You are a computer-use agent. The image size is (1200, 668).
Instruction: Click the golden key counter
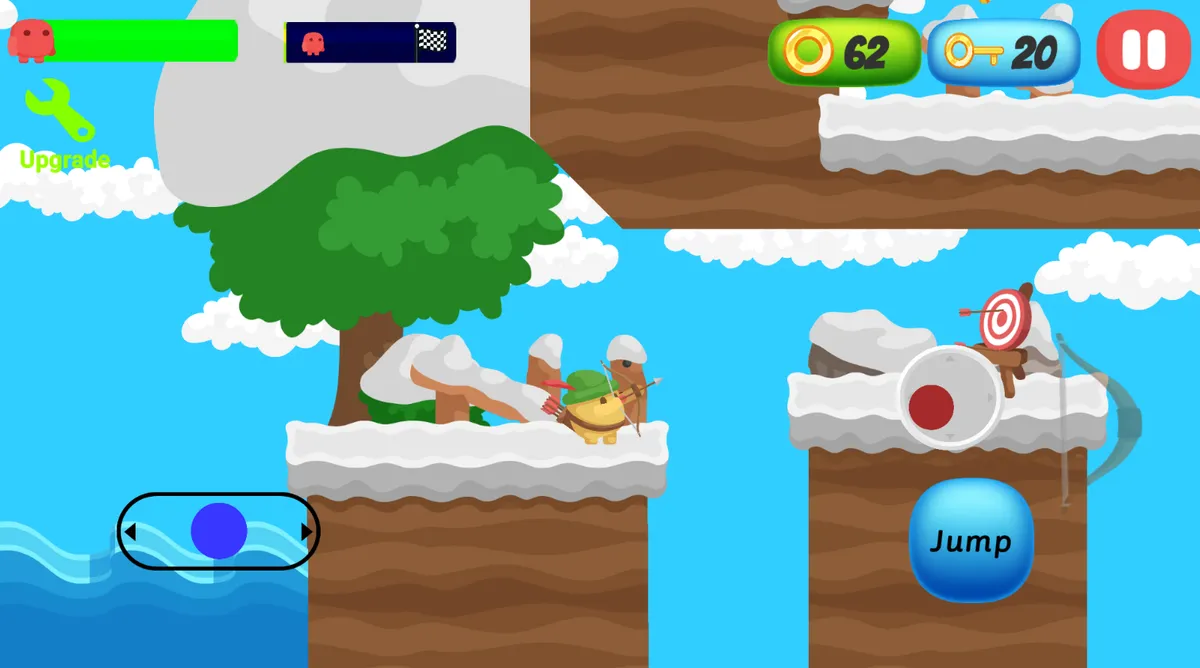pyautogui.click(x=1003, y=52)
